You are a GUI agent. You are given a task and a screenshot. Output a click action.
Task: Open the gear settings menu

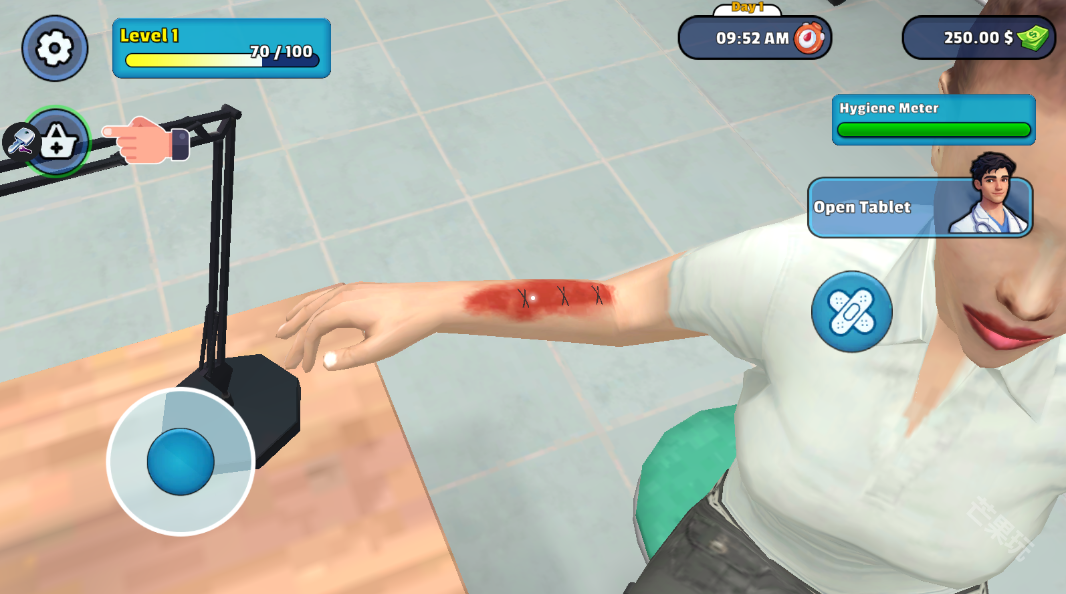(x=55, y=48)
